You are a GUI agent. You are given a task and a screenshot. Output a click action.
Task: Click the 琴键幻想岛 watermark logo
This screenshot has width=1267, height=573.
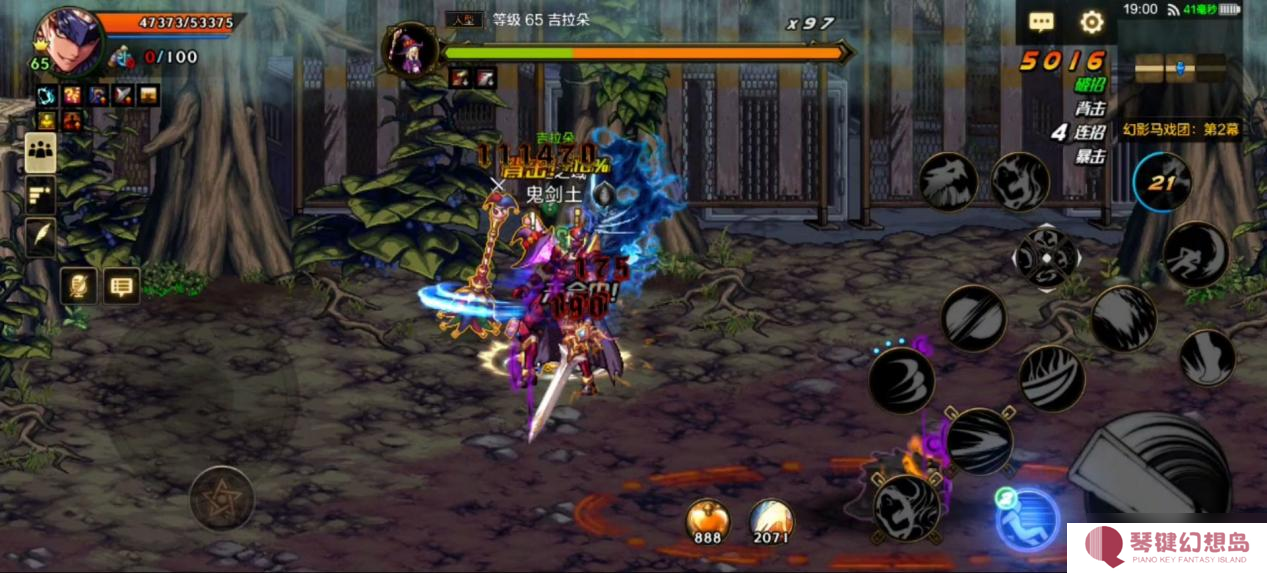[x=1166, y=547]
